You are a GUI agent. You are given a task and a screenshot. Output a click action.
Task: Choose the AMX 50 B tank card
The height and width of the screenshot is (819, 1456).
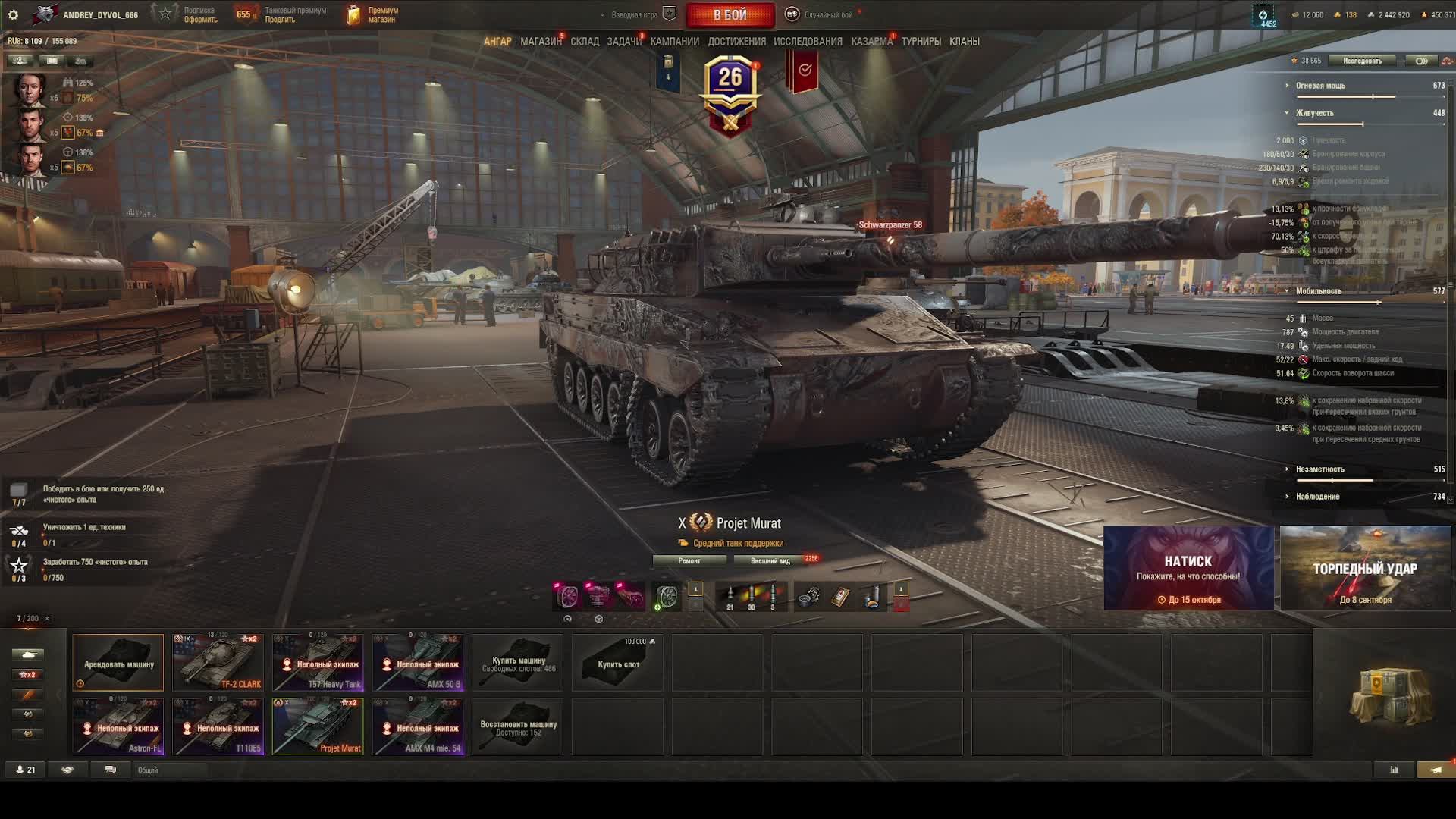(418, 663)
